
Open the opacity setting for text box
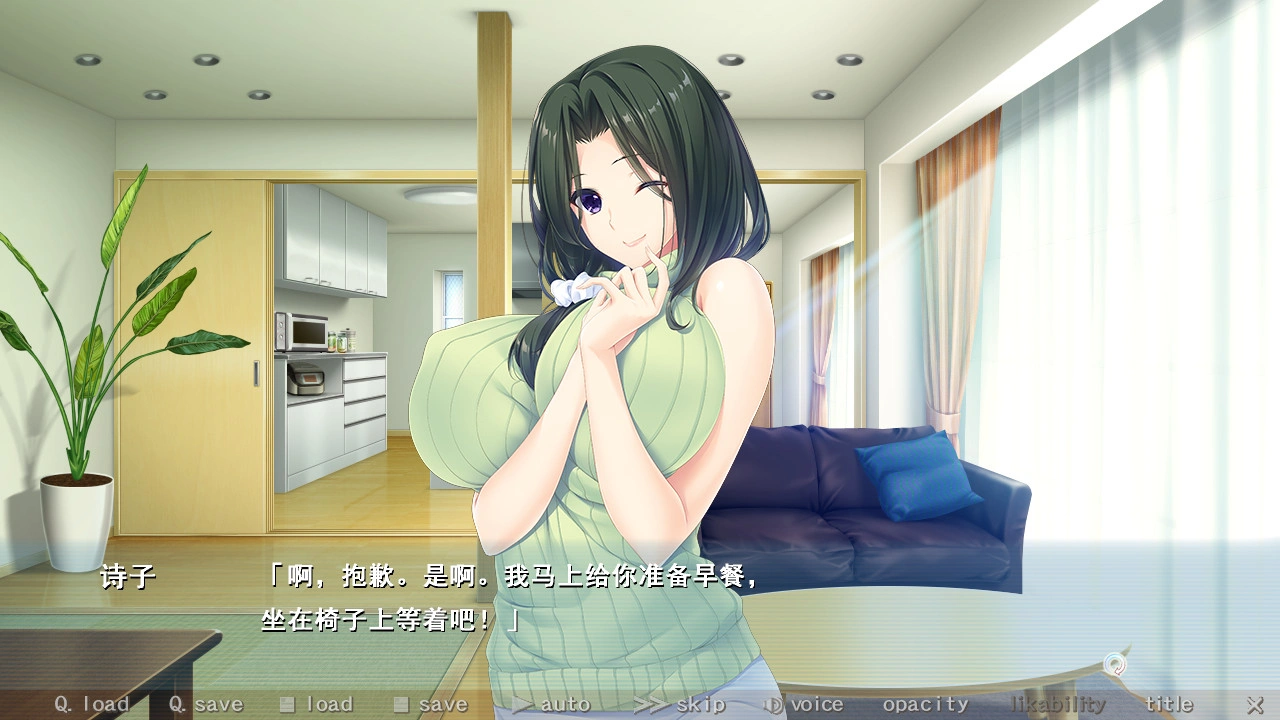925,705
